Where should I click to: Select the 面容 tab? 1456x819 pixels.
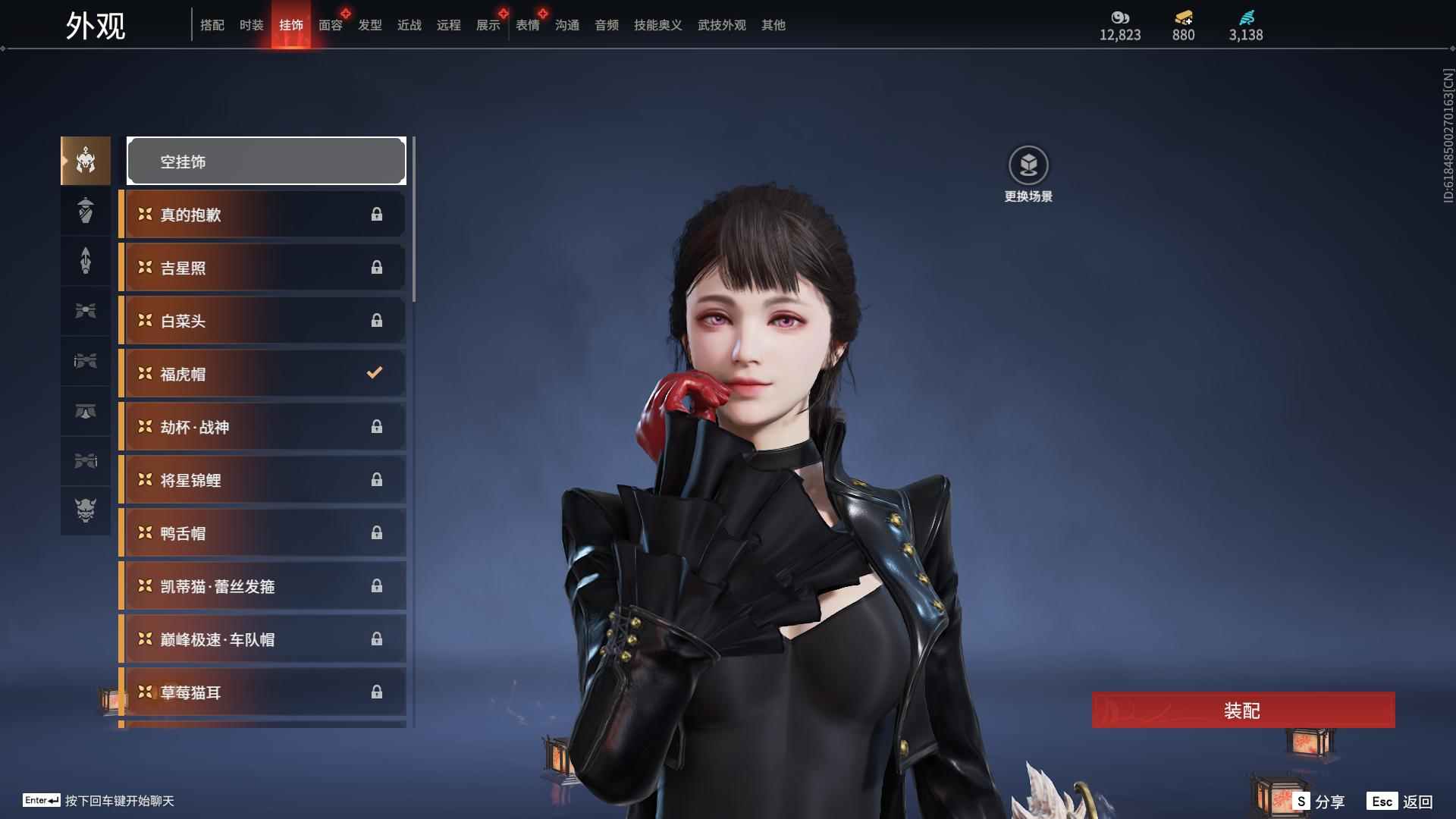tap(330, 25)
